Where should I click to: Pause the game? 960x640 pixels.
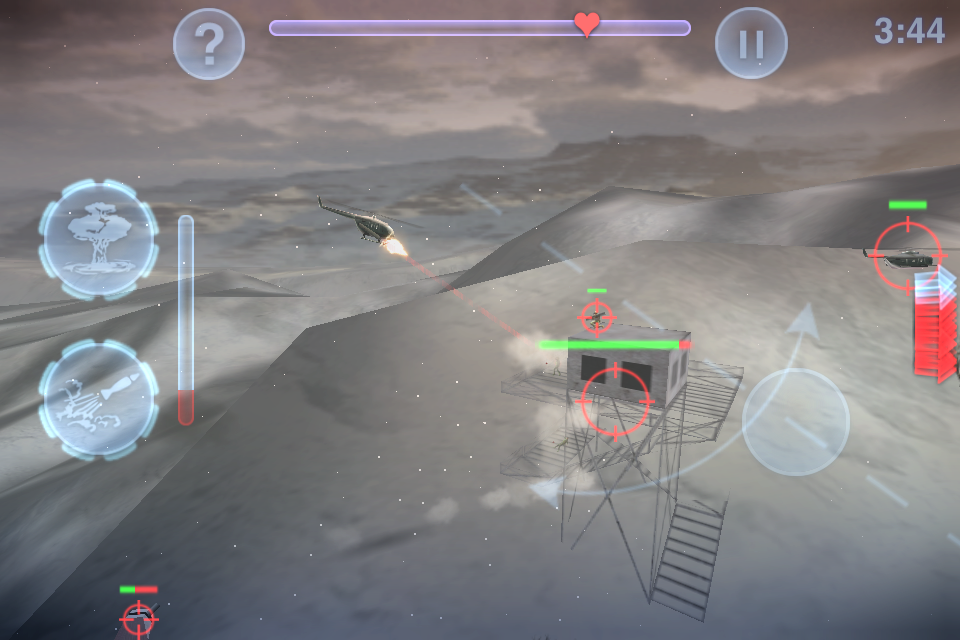[x=751, y=44]
